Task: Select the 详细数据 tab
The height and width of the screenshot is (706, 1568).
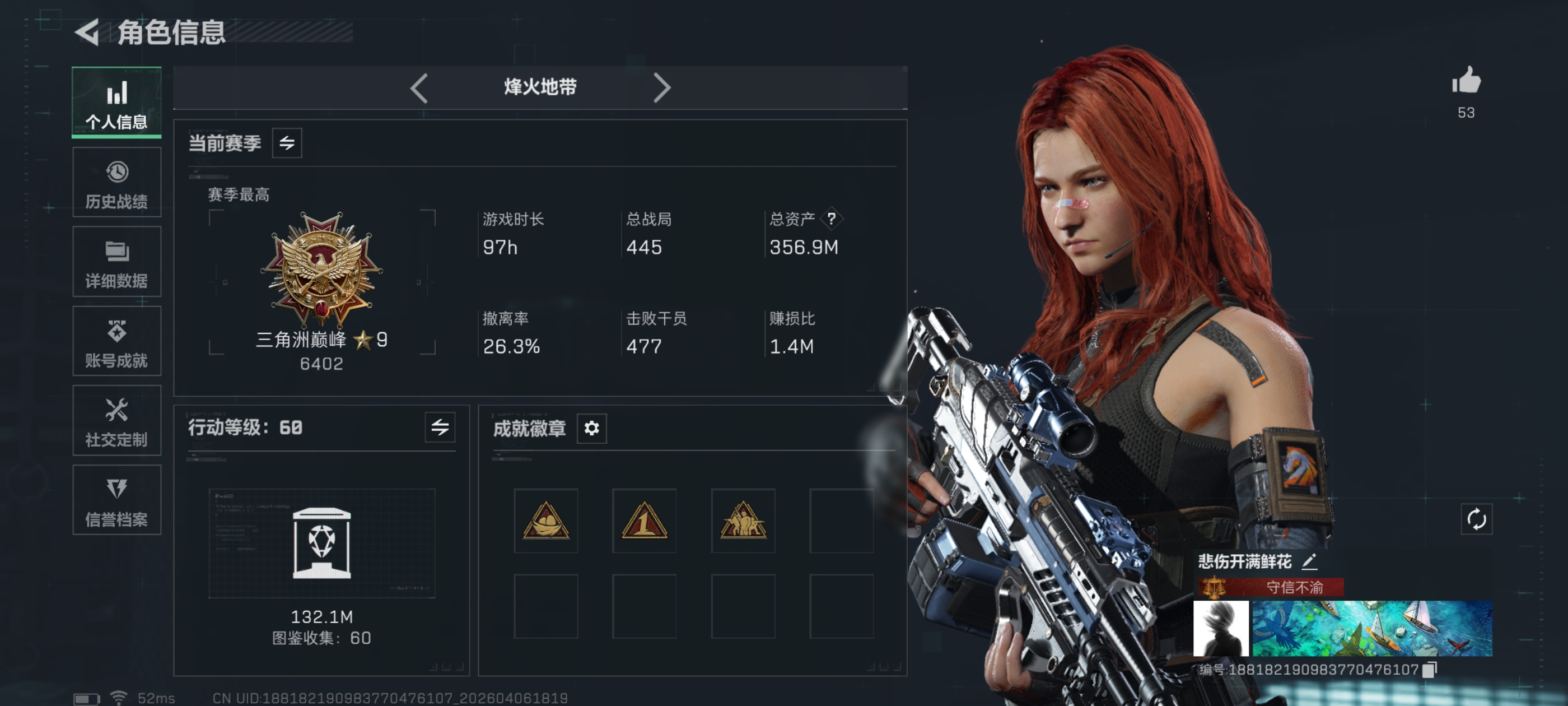Action: 116,262
